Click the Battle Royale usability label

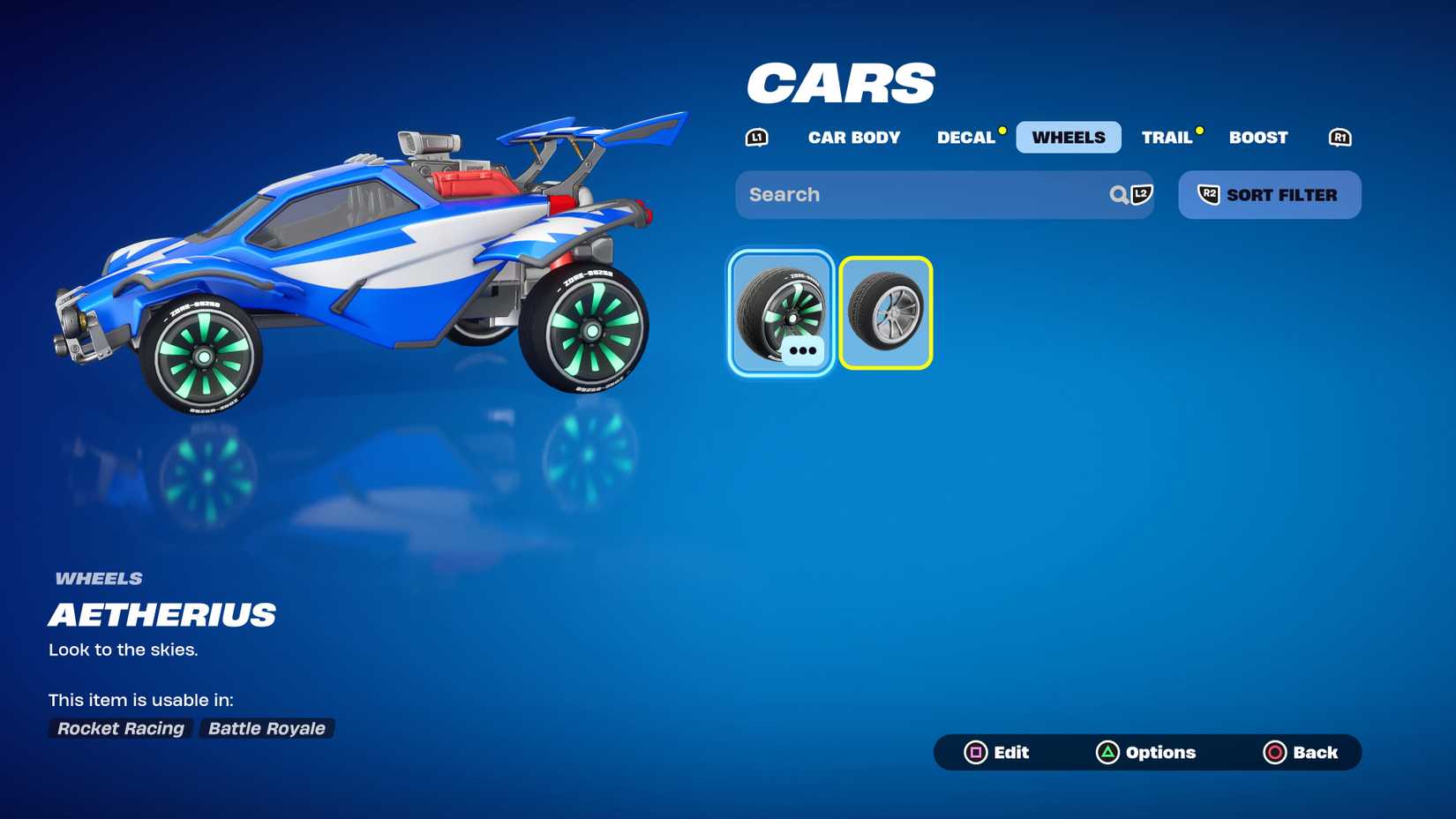pyautogui.click(x=266, y=728)
